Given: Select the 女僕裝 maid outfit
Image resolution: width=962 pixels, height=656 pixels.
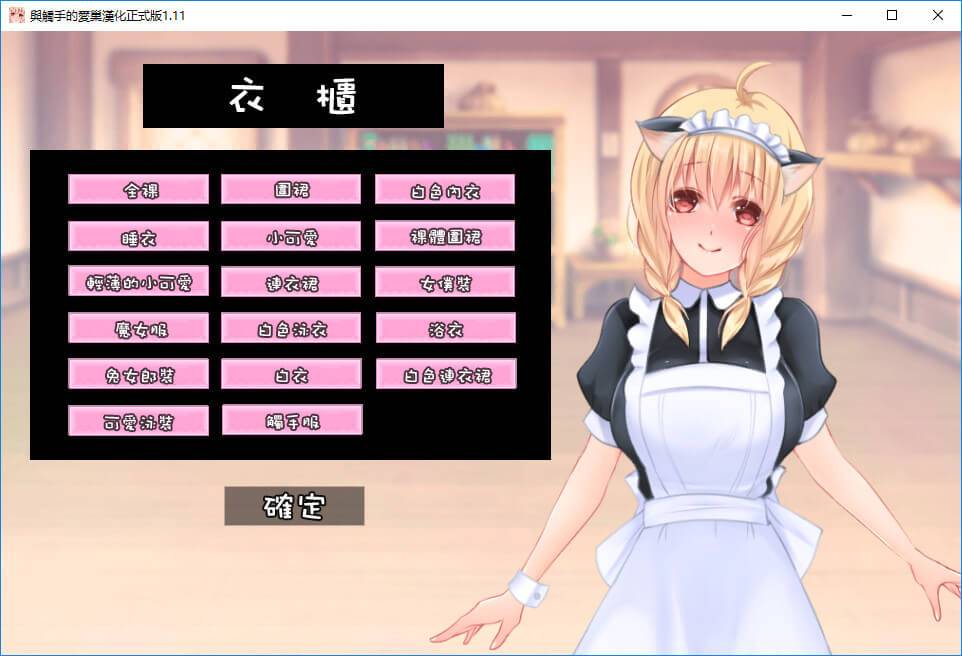Looking at the screenshot, I should pyautogui.click(x=445, y=282).
